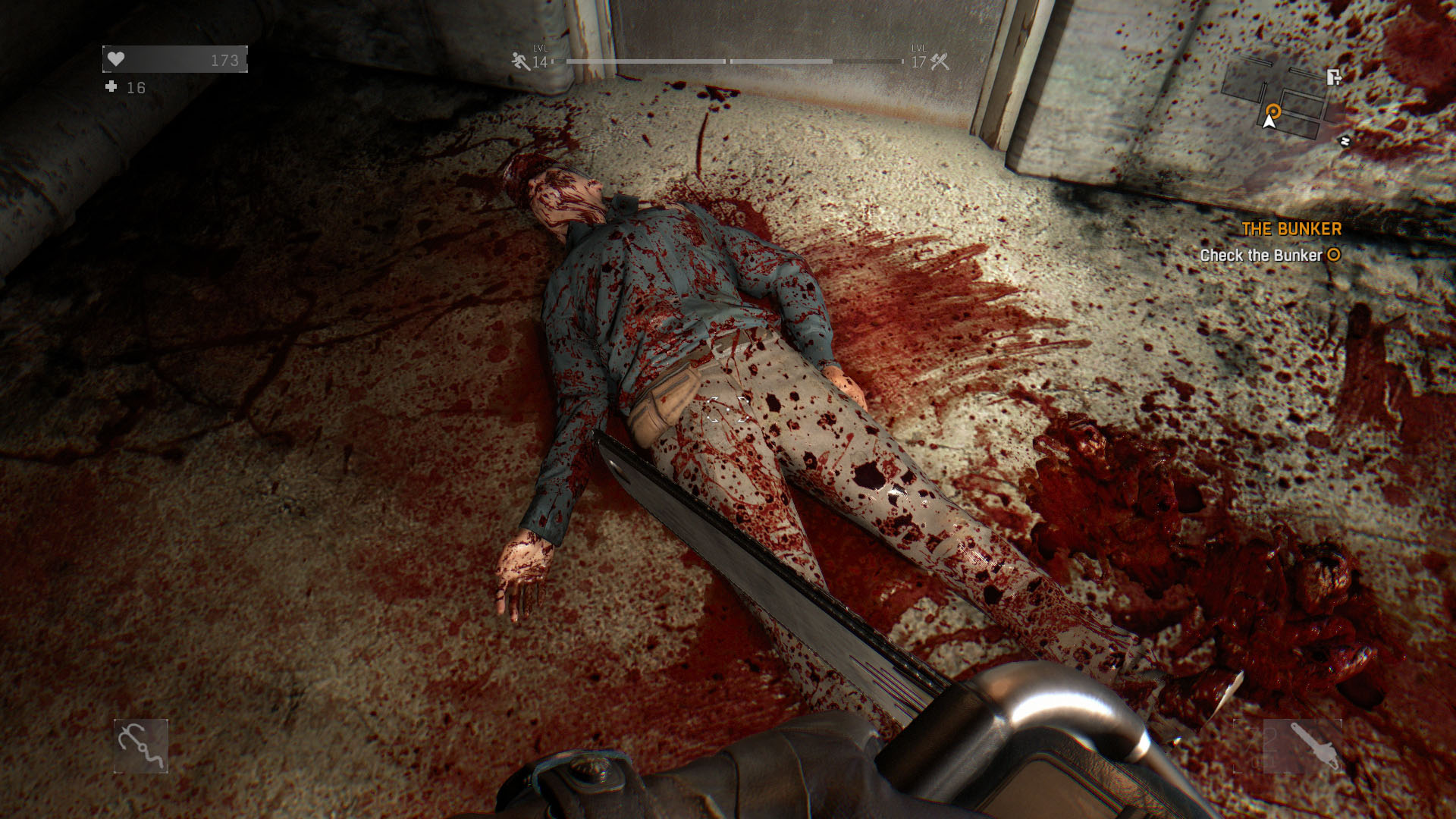Open The Bunker quest tracker

(x=1291, y=229)
